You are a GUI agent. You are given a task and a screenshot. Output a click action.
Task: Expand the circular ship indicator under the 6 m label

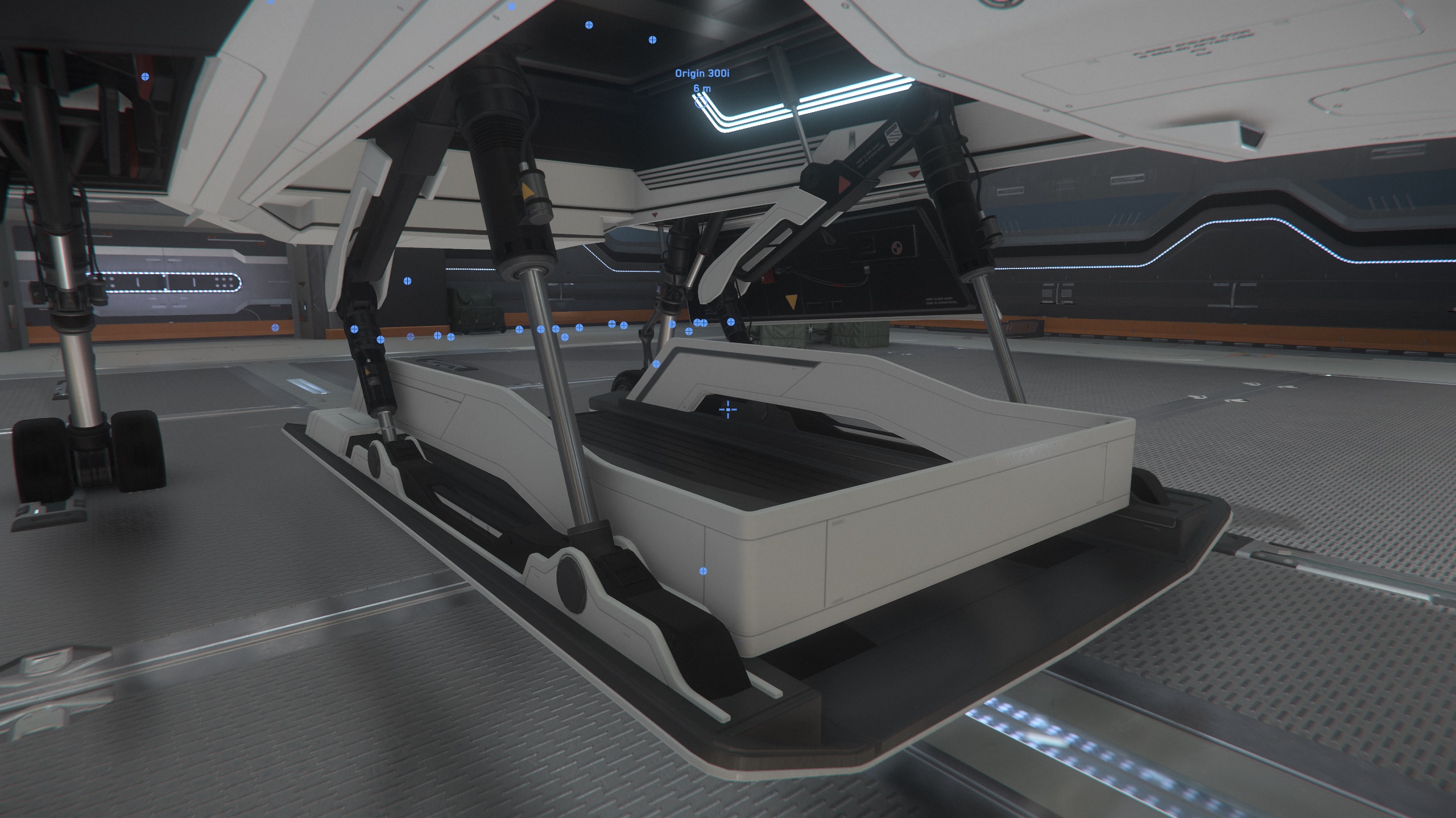pos(701,102)
